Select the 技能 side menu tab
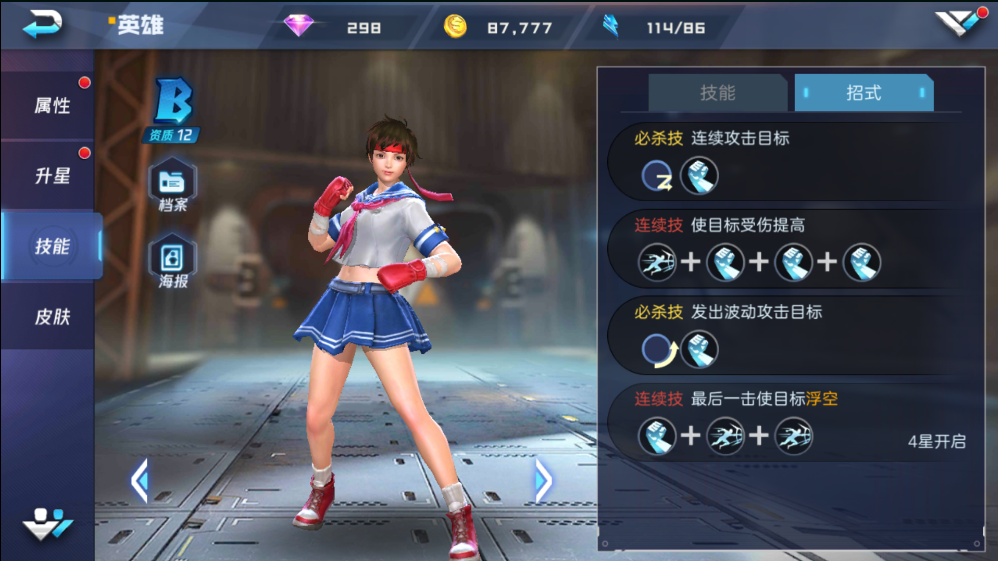The width and height of the screenshot is (998, 561). pos(51,246)
